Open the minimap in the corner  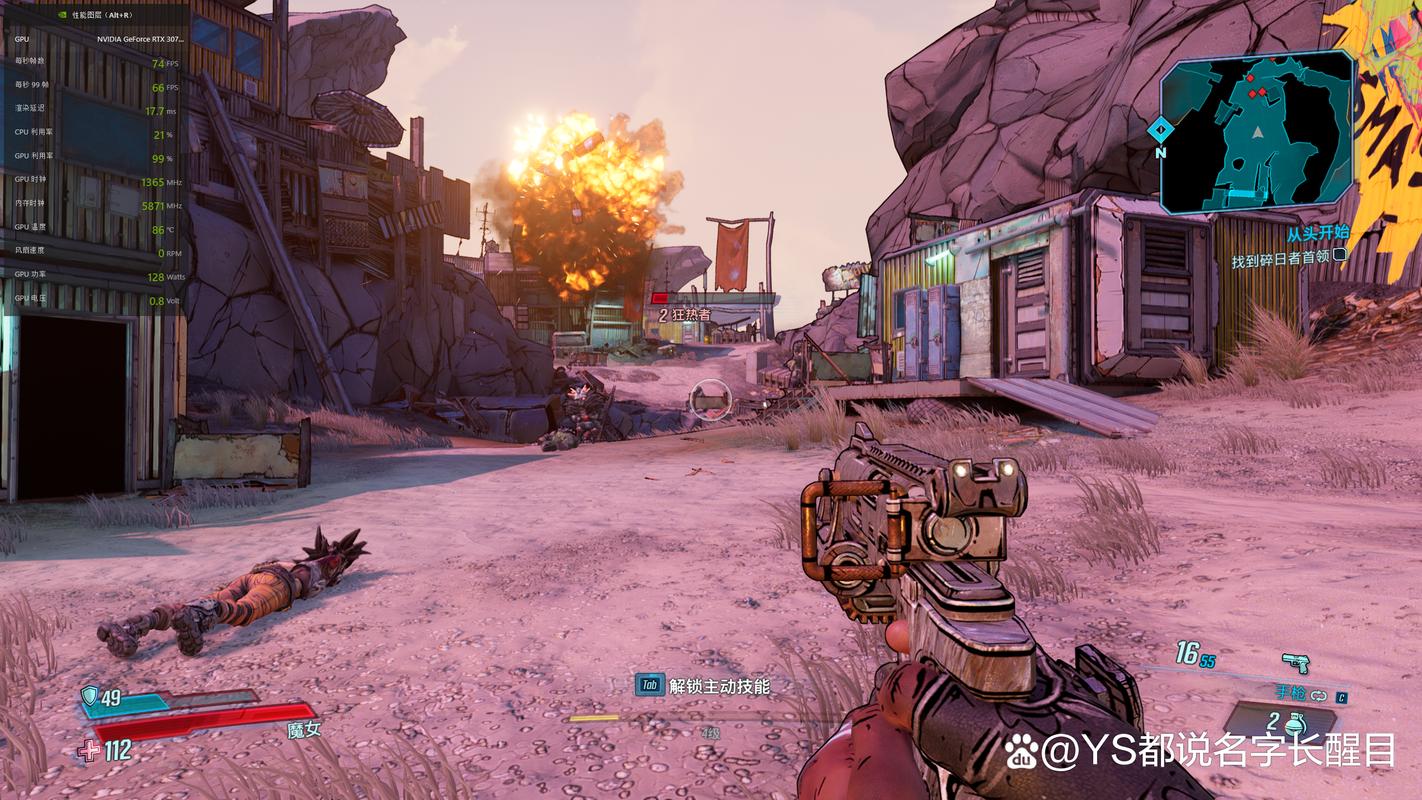point(1256,134)
